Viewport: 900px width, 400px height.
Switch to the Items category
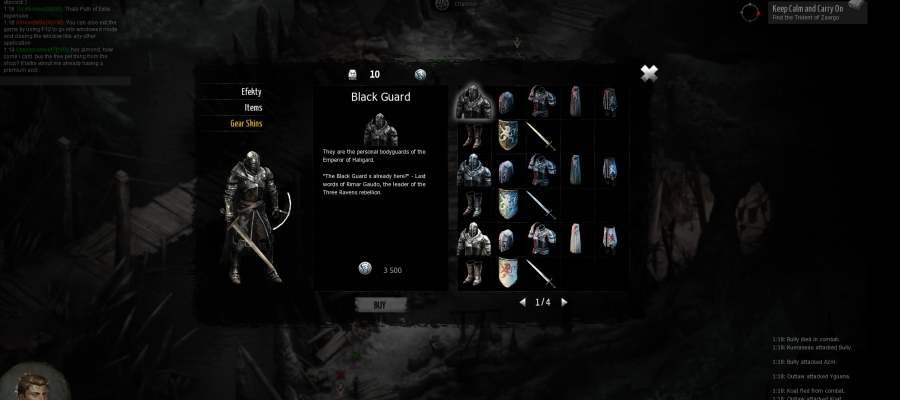pos(253,108)
